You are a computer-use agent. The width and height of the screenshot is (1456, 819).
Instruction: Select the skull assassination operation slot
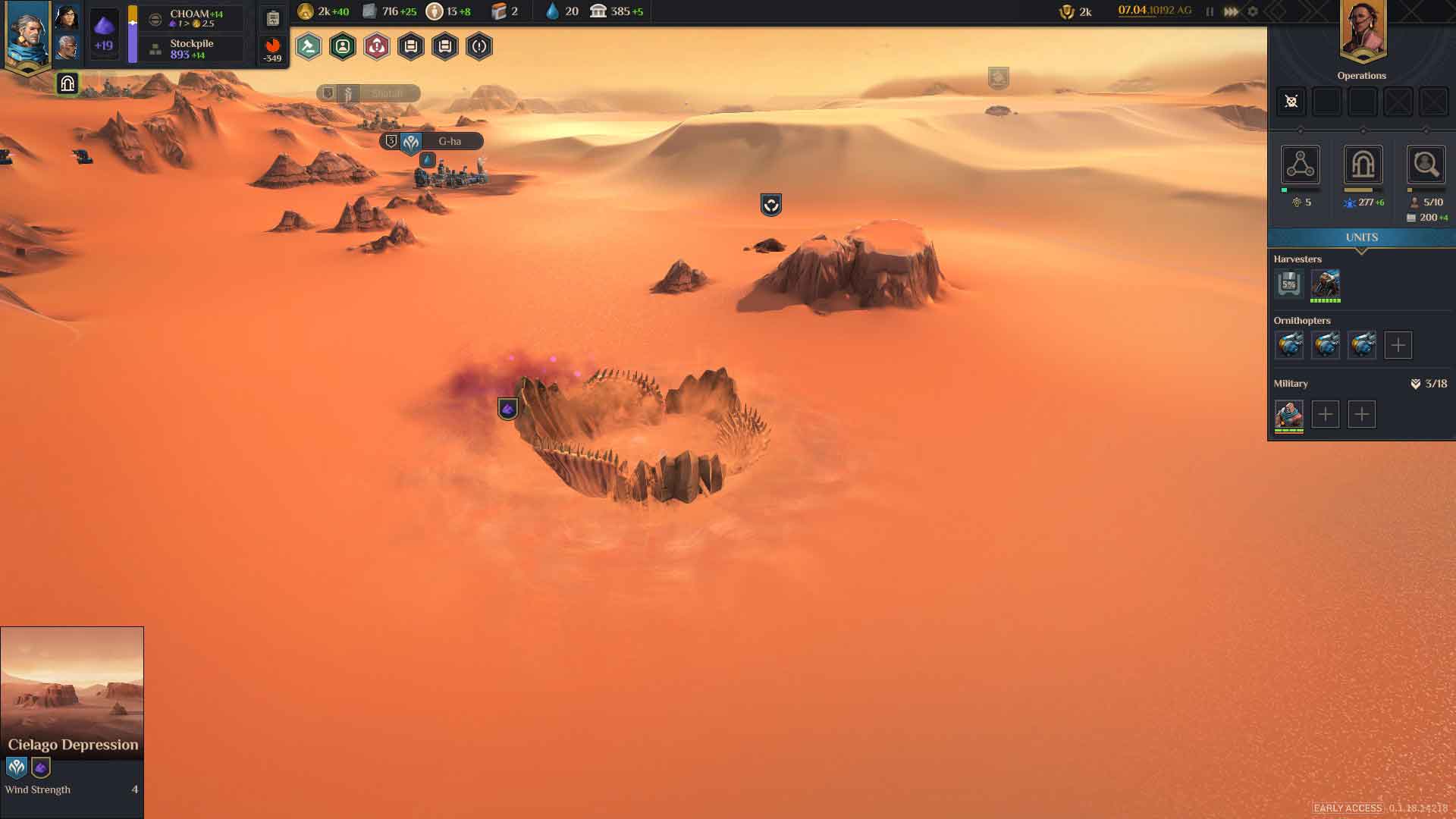coord(1291,102)
